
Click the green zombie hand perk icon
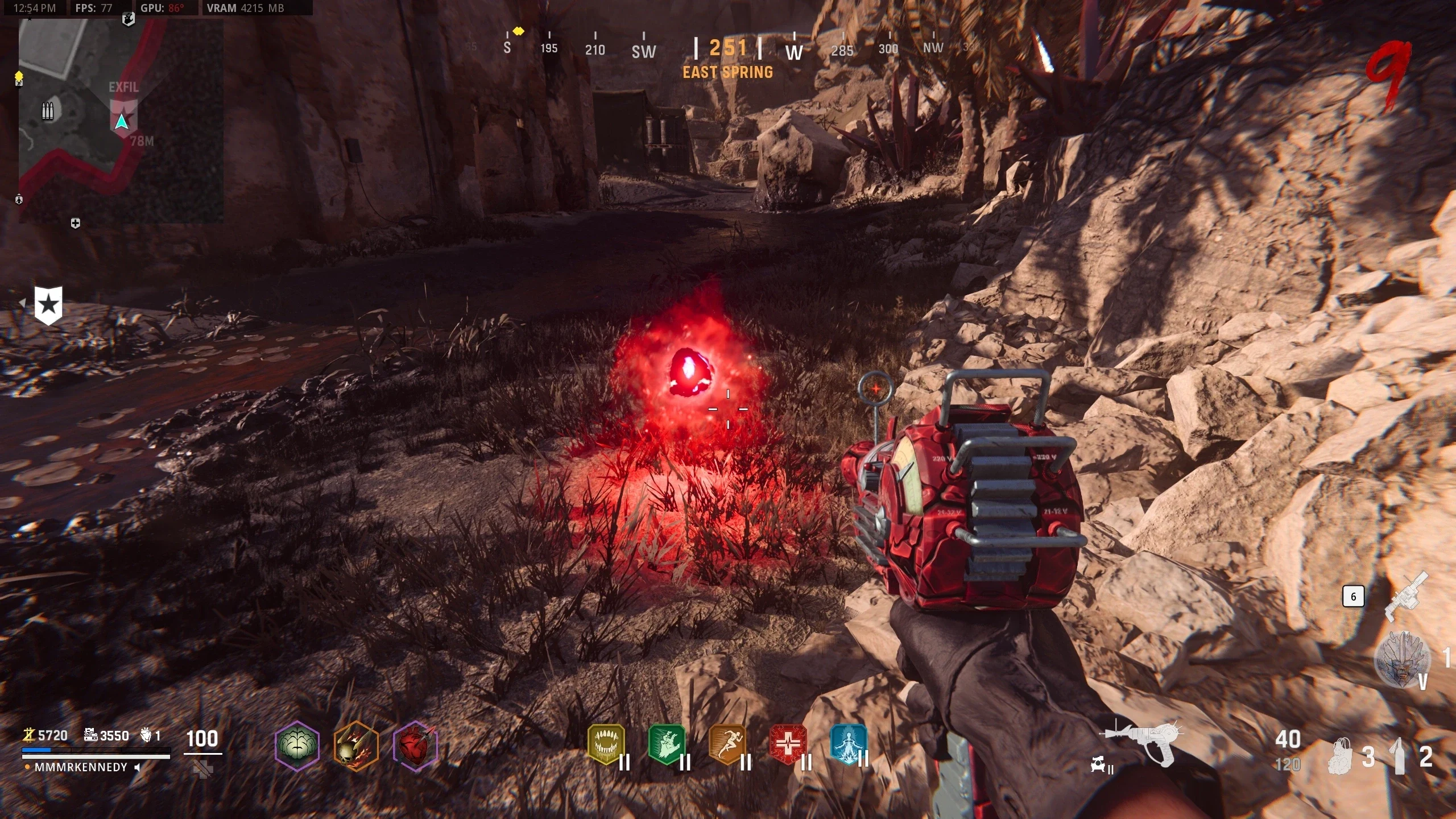667,744
